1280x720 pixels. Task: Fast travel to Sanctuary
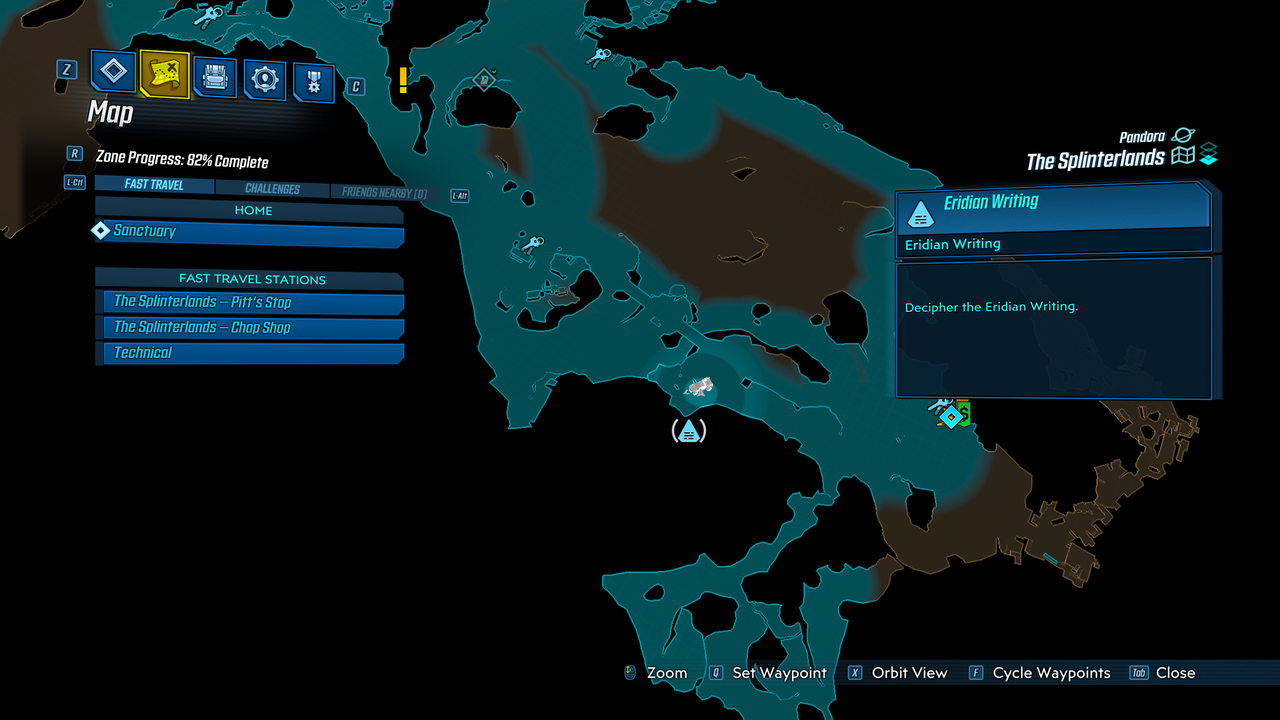[250, 232]
